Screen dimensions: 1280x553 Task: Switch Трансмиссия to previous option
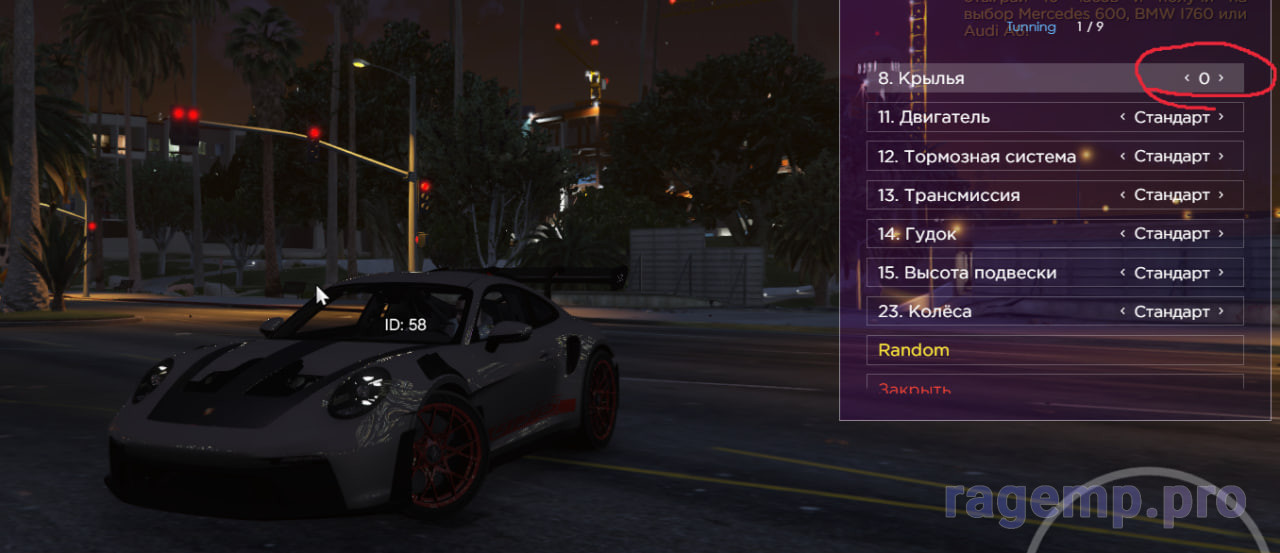[x=1123, y=195]
